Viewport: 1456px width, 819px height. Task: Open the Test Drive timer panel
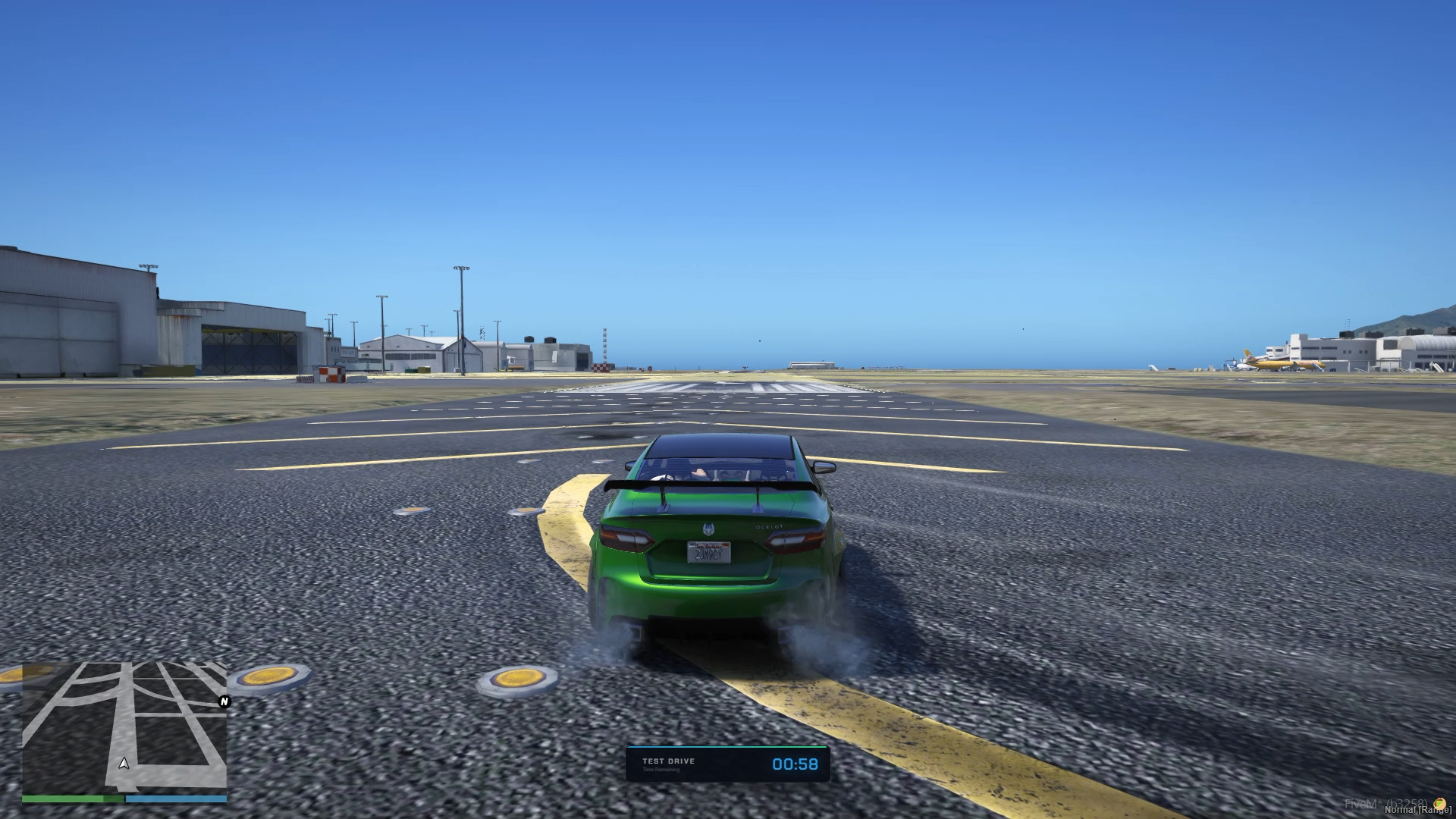tap(728, 764)
